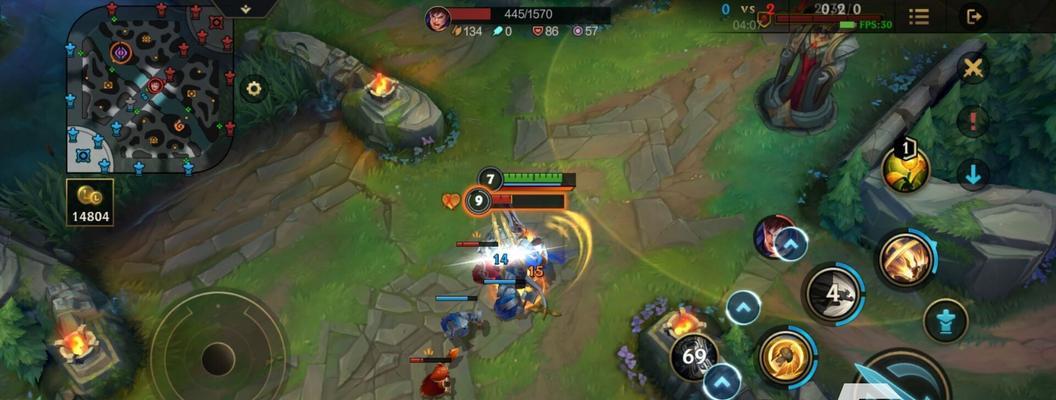Activate the golden slash ability
1056x400 pixels.
906,260
